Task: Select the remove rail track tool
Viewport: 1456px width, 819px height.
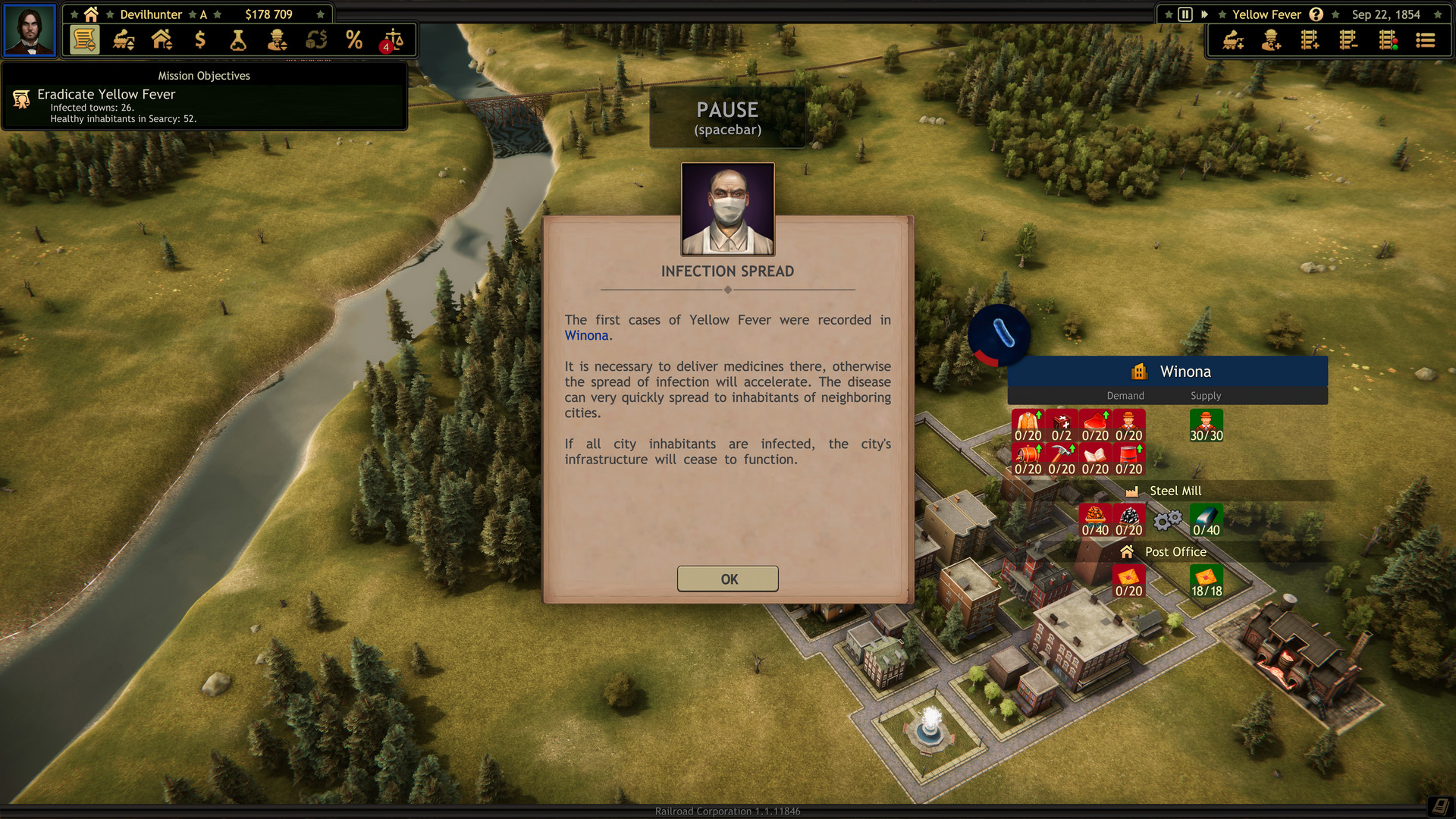Action: click(x=1348, y=39)
